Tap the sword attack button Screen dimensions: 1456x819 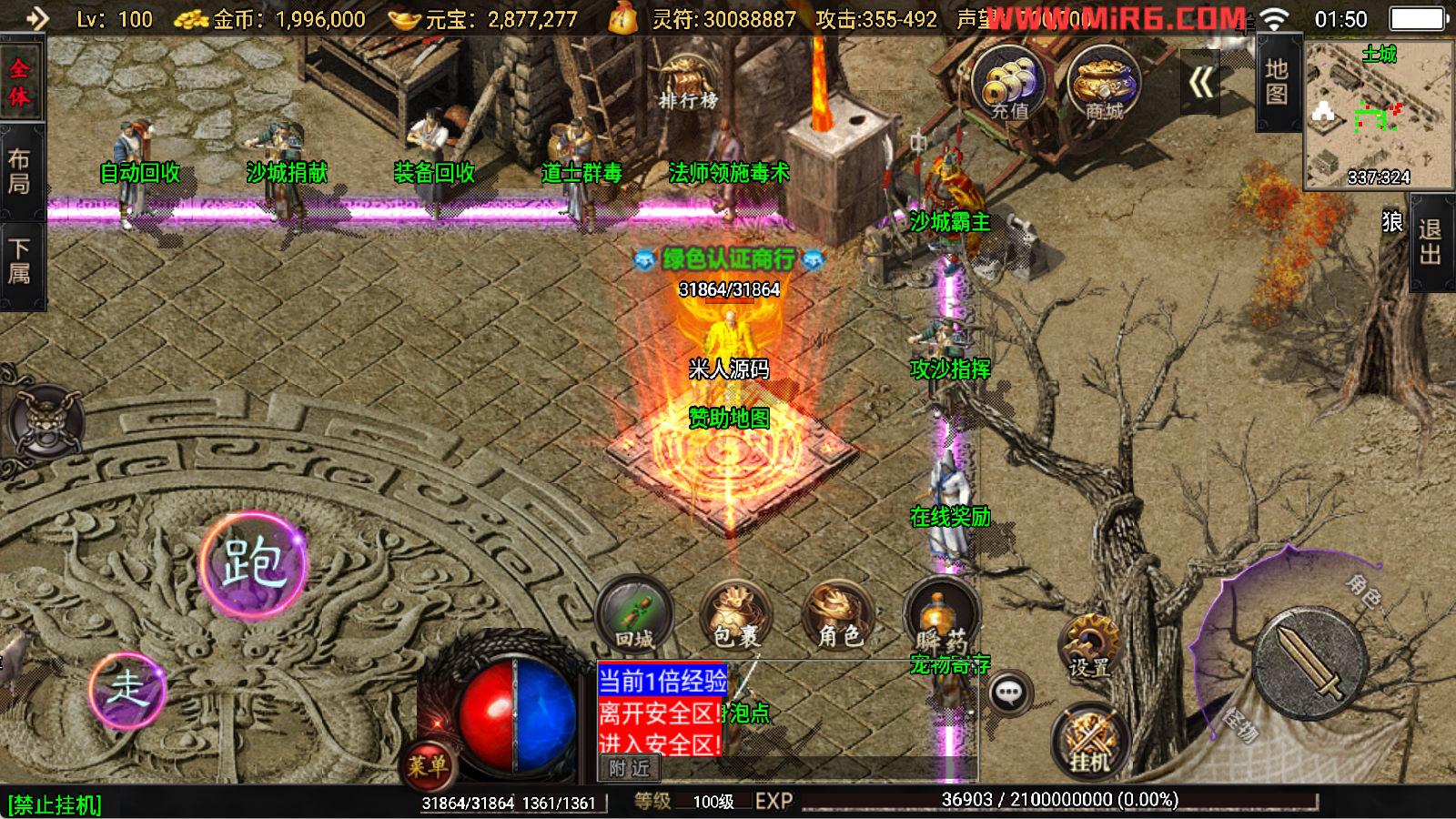[1310, 661]
